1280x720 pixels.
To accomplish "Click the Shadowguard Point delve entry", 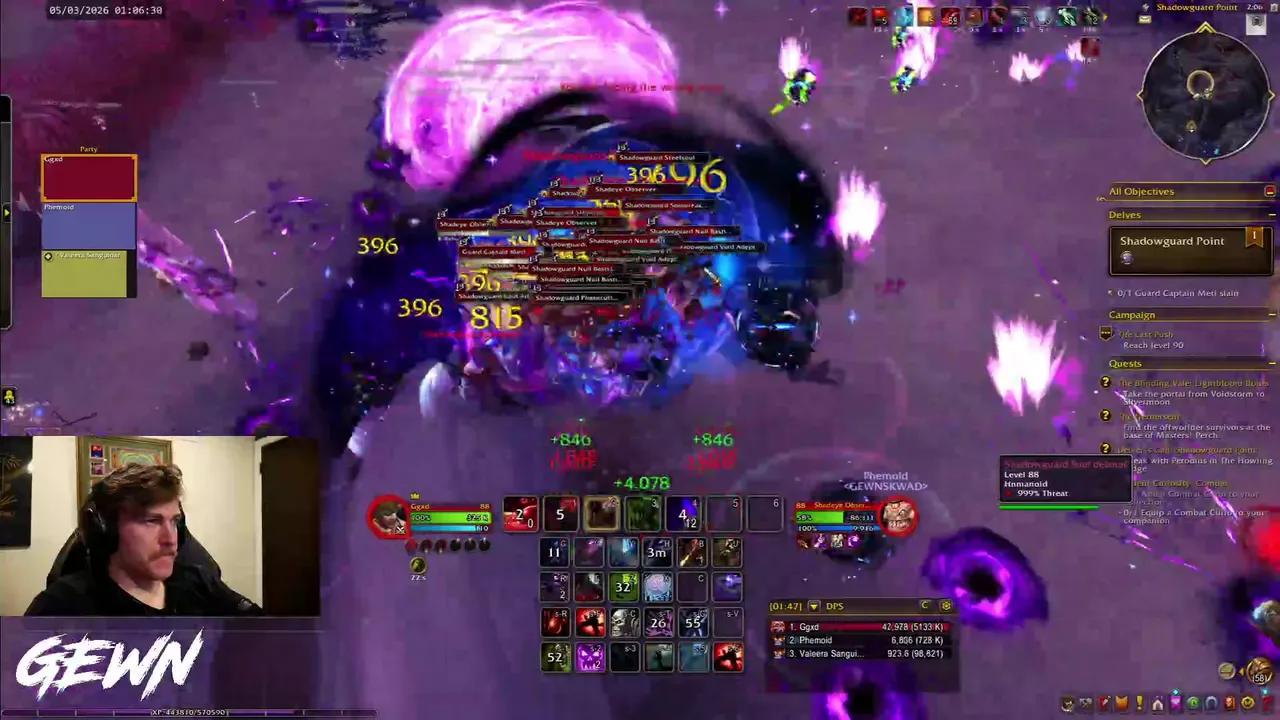I will (1172, 240).
